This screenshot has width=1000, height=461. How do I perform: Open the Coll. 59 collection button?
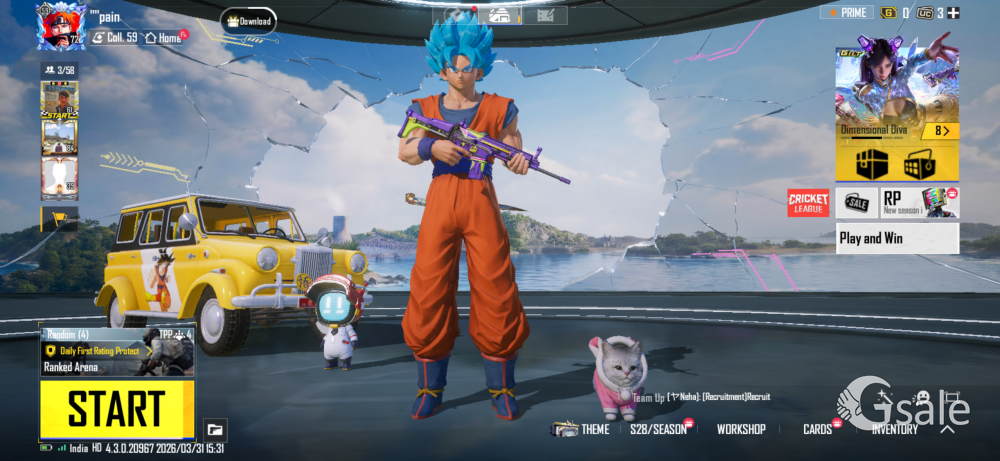[x=116, y=37]
